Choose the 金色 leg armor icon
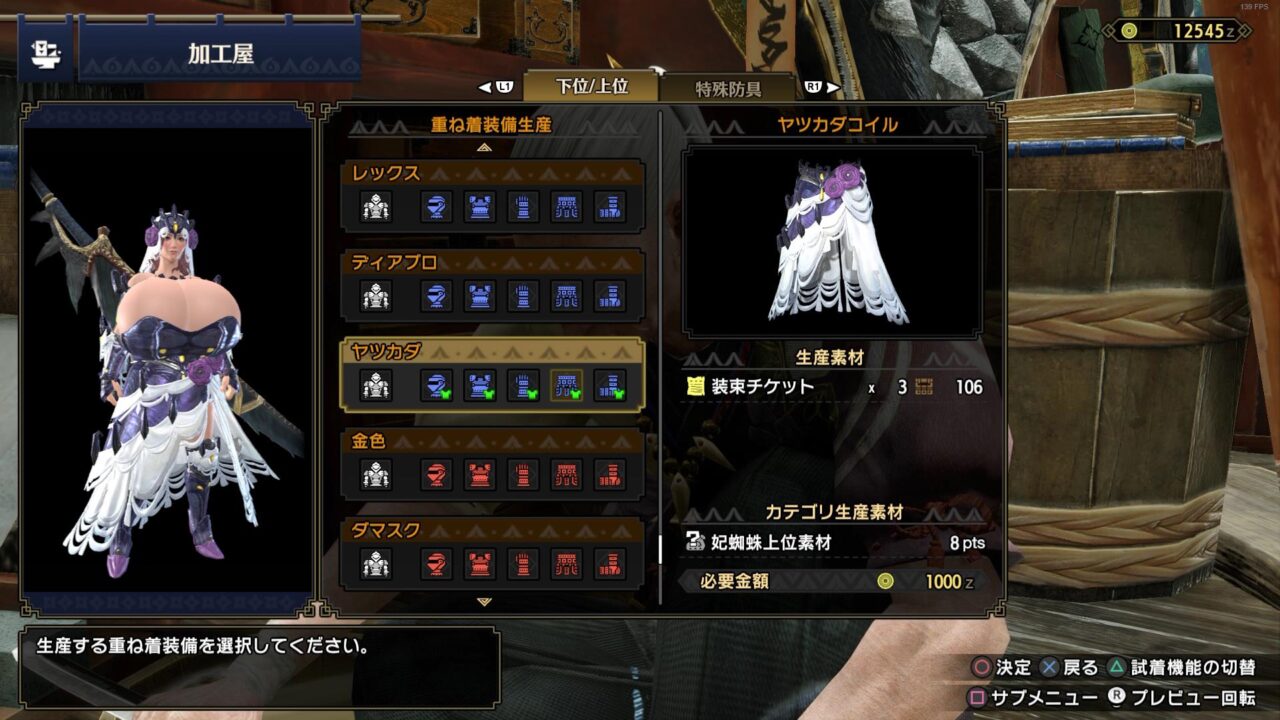The image size is (1280, 720). (610, 474)
